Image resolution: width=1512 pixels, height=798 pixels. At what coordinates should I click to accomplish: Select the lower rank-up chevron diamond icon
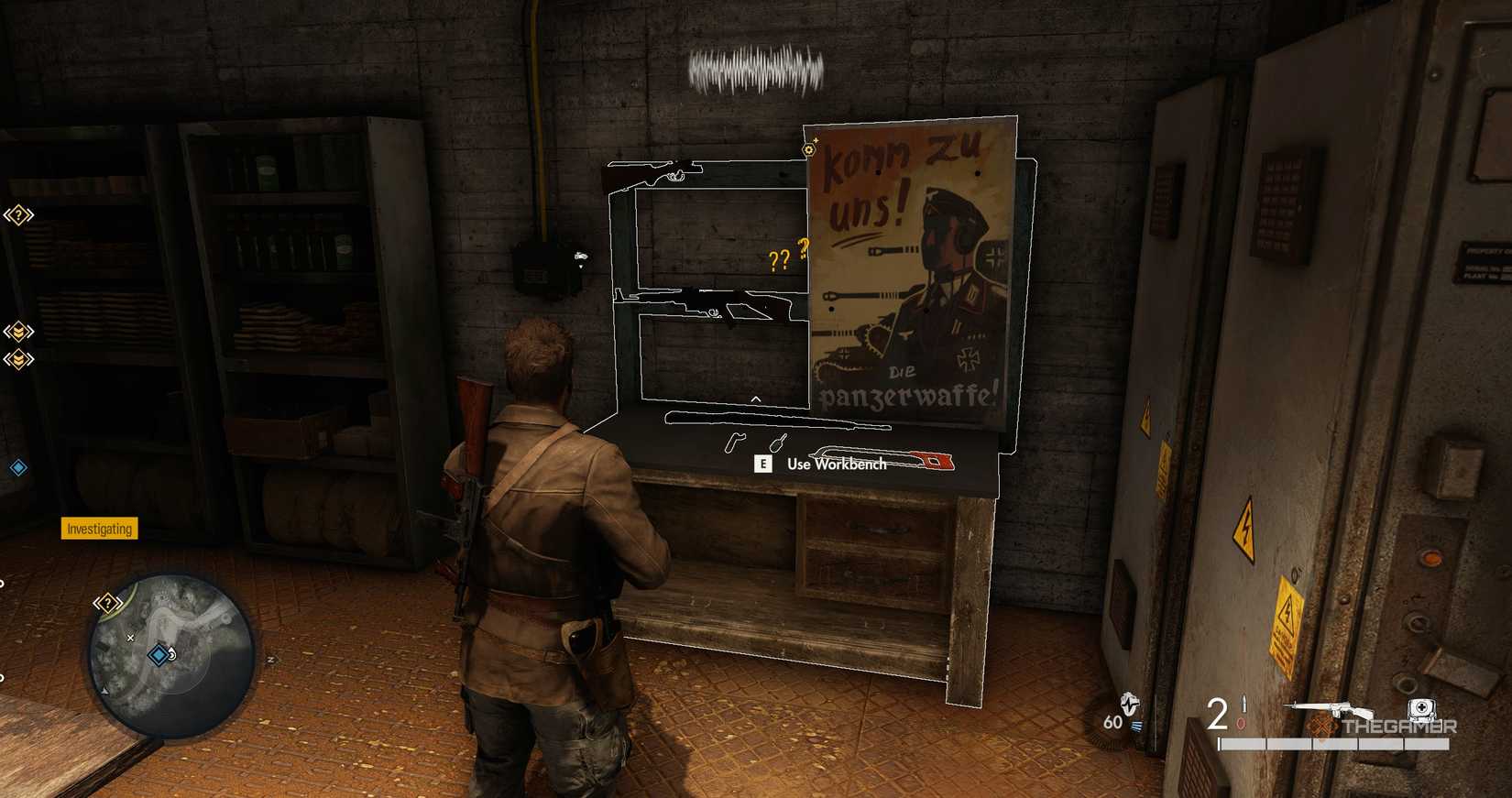[19, 359]
